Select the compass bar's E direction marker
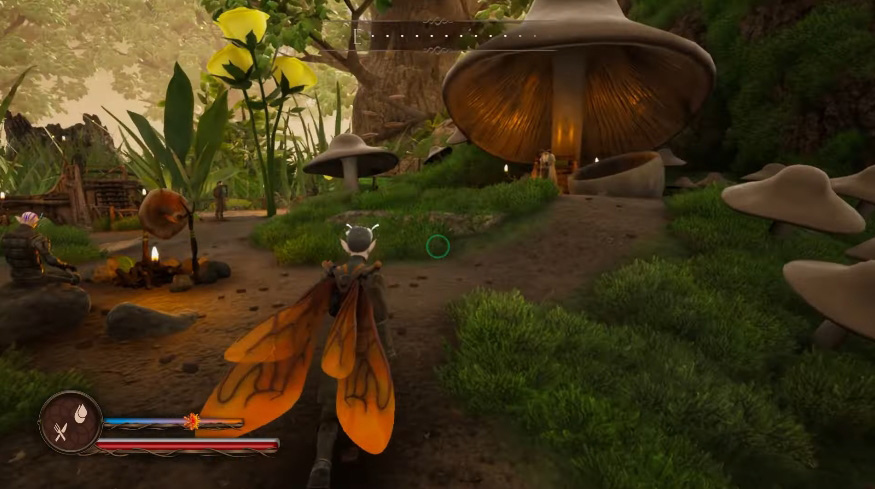875x489 pixels. coord(355,35)
